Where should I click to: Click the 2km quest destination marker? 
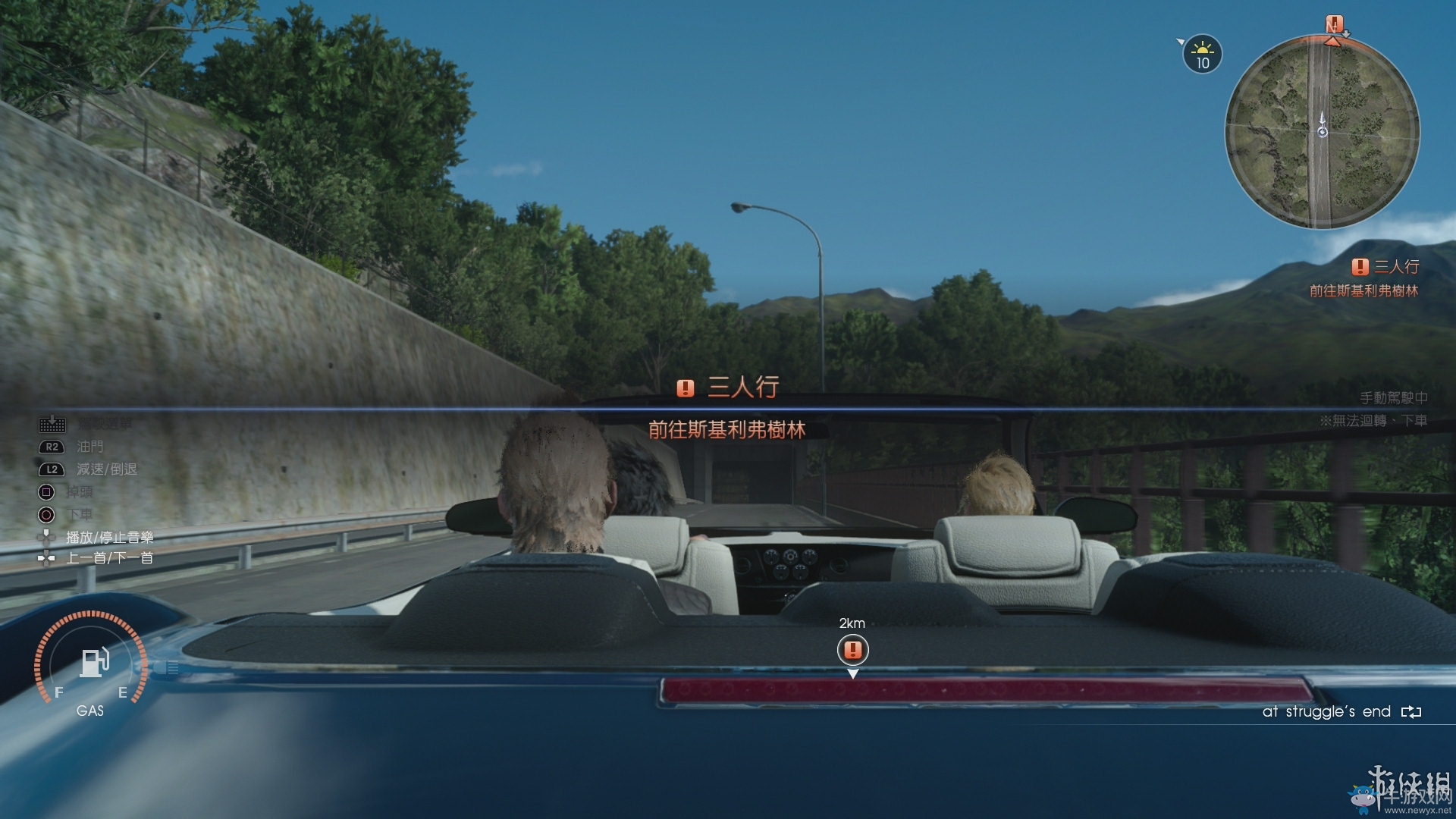(852, 650)
